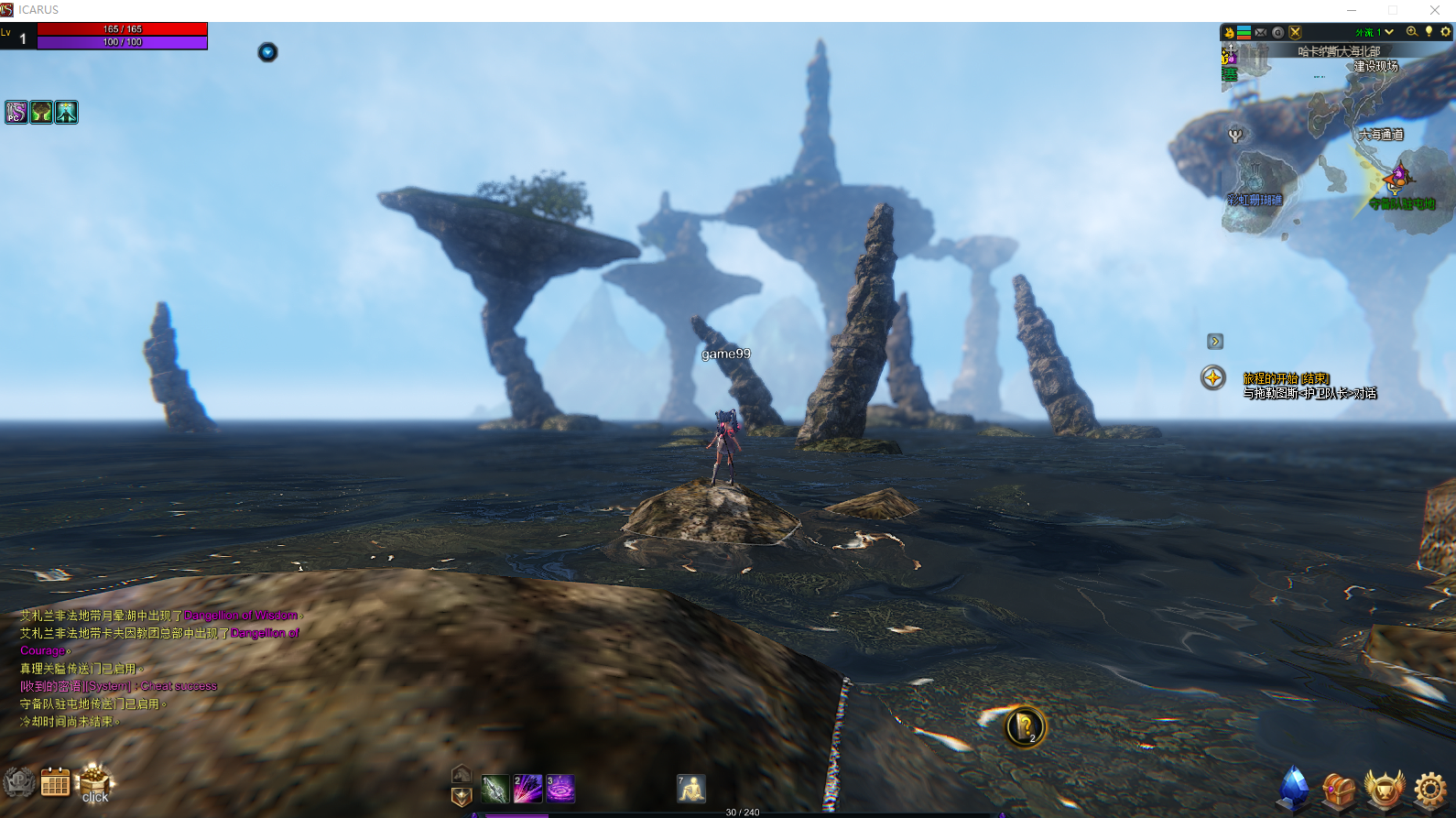This screenshot has width=1456, height=818.
Task: Open the gear settings menu icon
Action: coord(1429,789)
